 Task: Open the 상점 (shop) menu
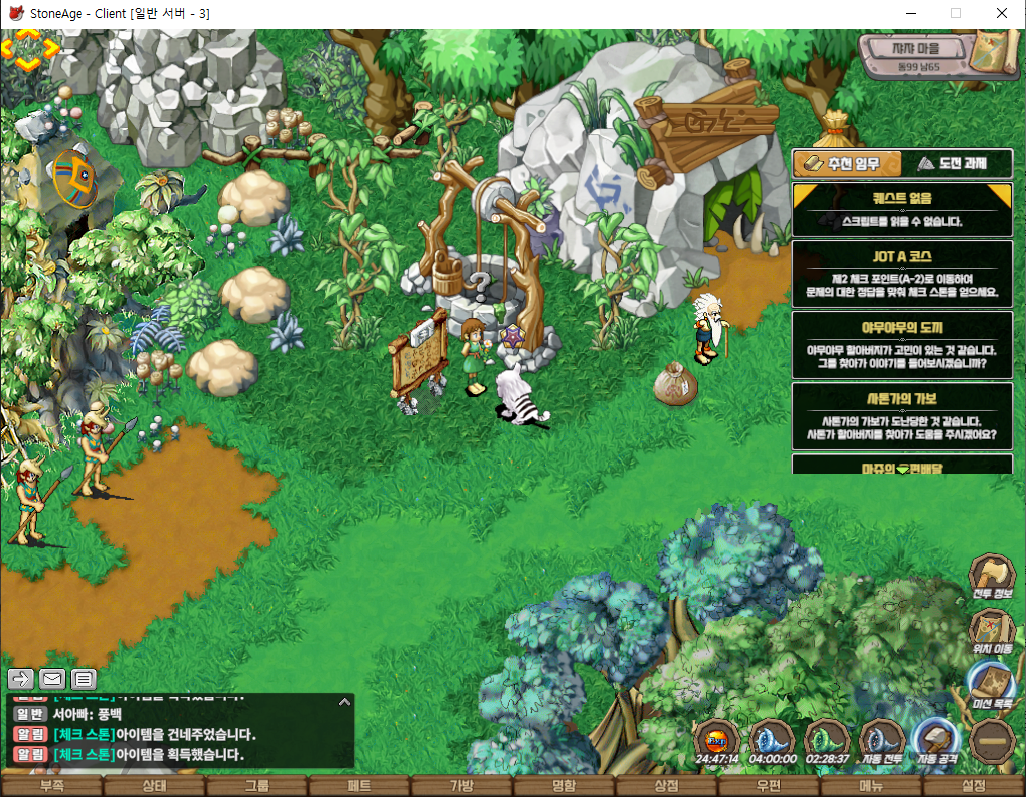666,786
